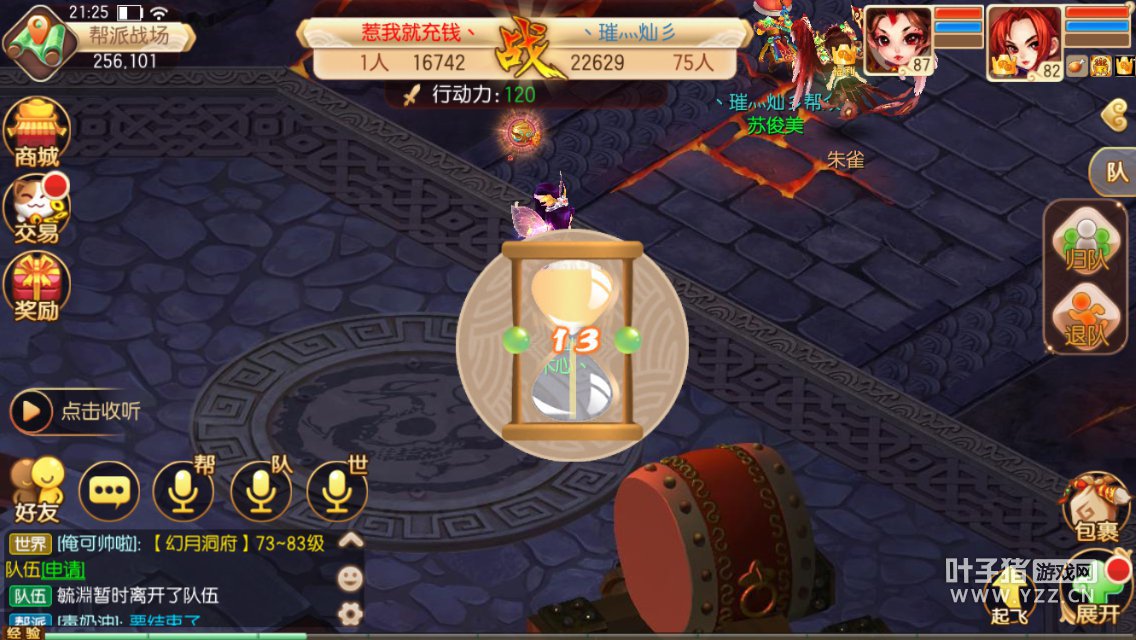The image size is (1136, 640).
Task: Activate the 帮 guild voice microphone
Action: coord(183,491)
